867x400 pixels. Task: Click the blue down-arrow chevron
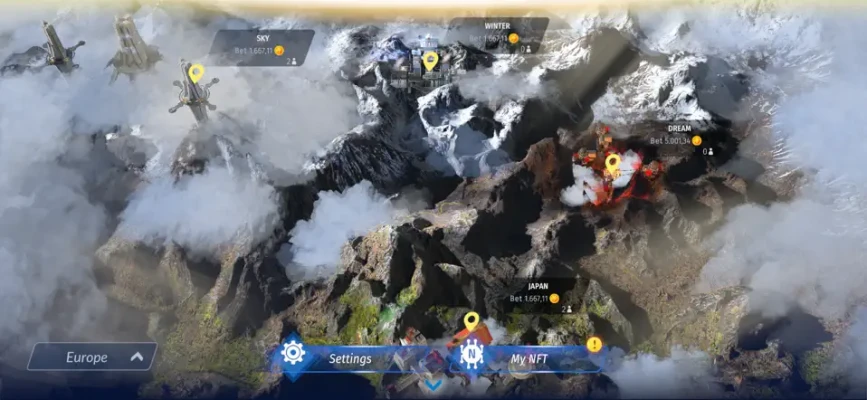pyautogui.click(x=432, y=384)
